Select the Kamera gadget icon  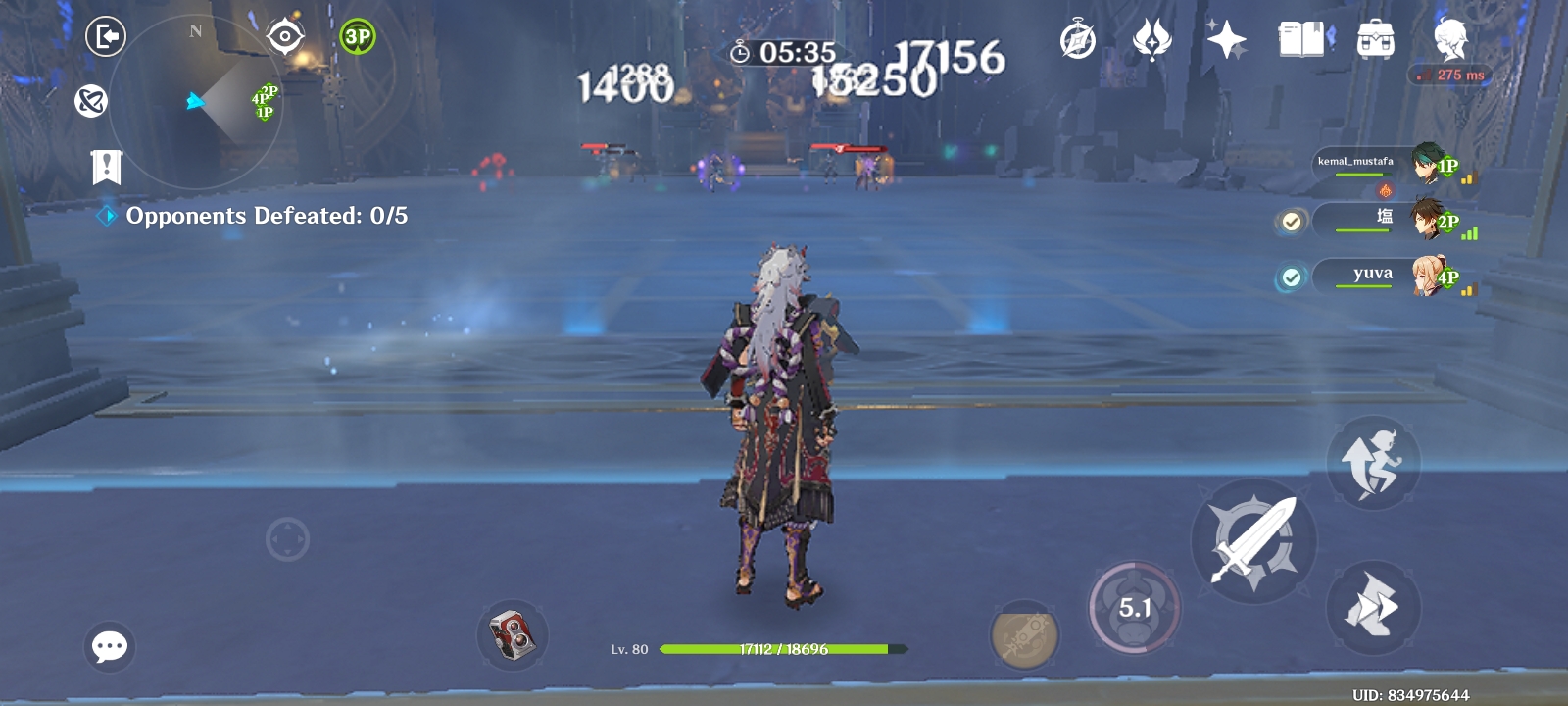[x=514, y=635]
